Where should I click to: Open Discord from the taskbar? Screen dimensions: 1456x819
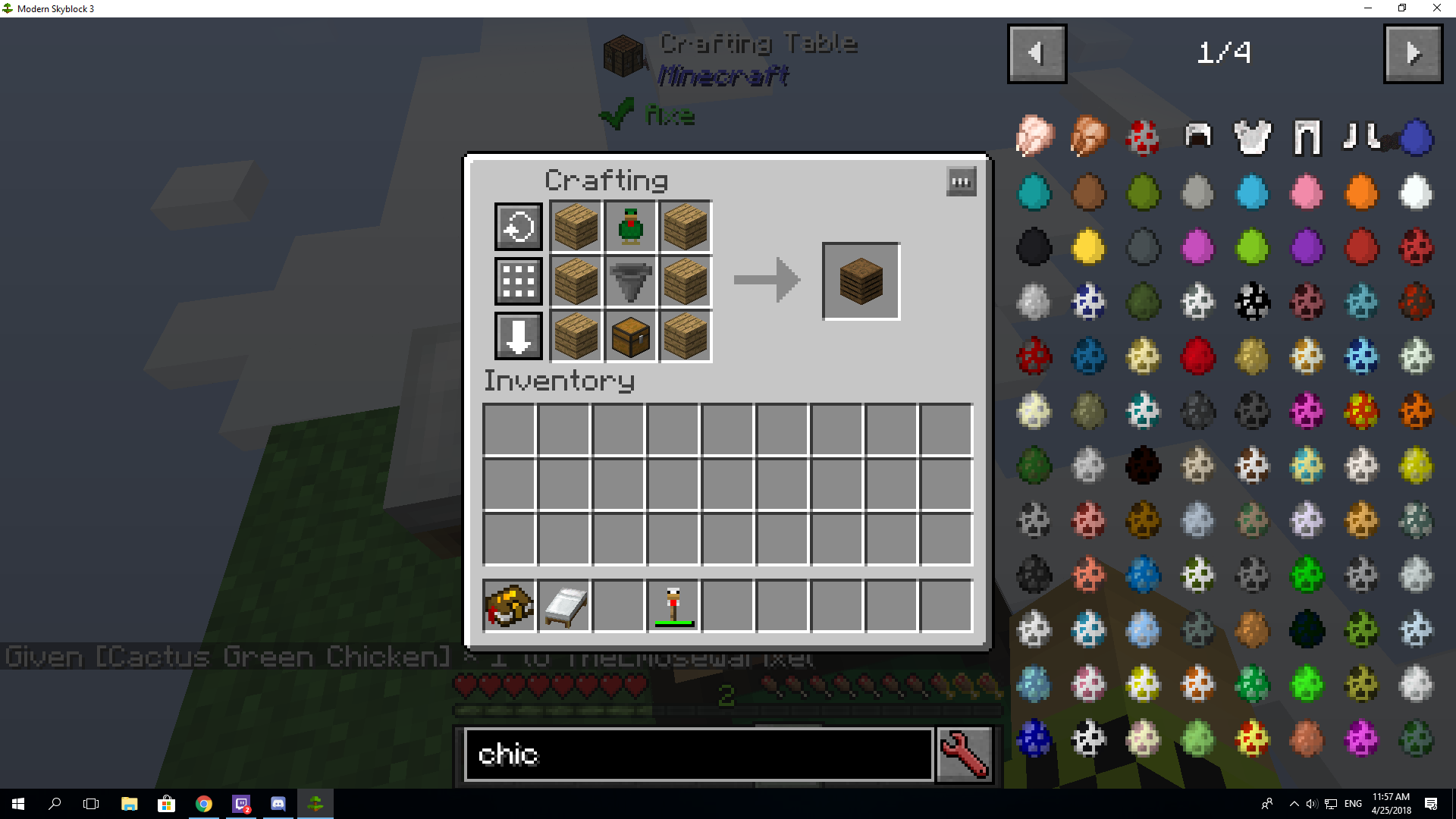(277, 803)
